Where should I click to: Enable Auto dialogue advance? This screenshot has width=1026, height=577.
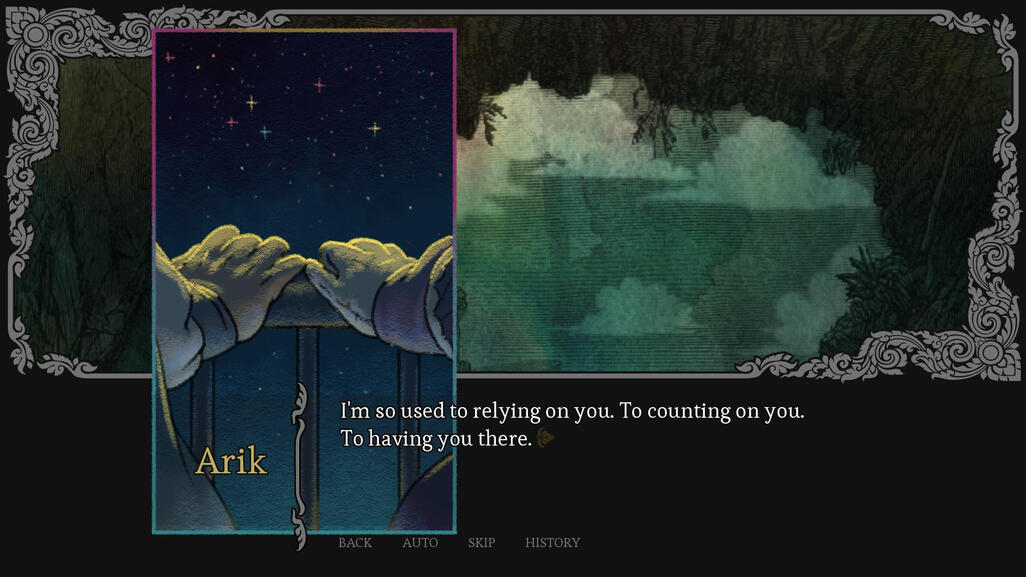coord(420,543)
